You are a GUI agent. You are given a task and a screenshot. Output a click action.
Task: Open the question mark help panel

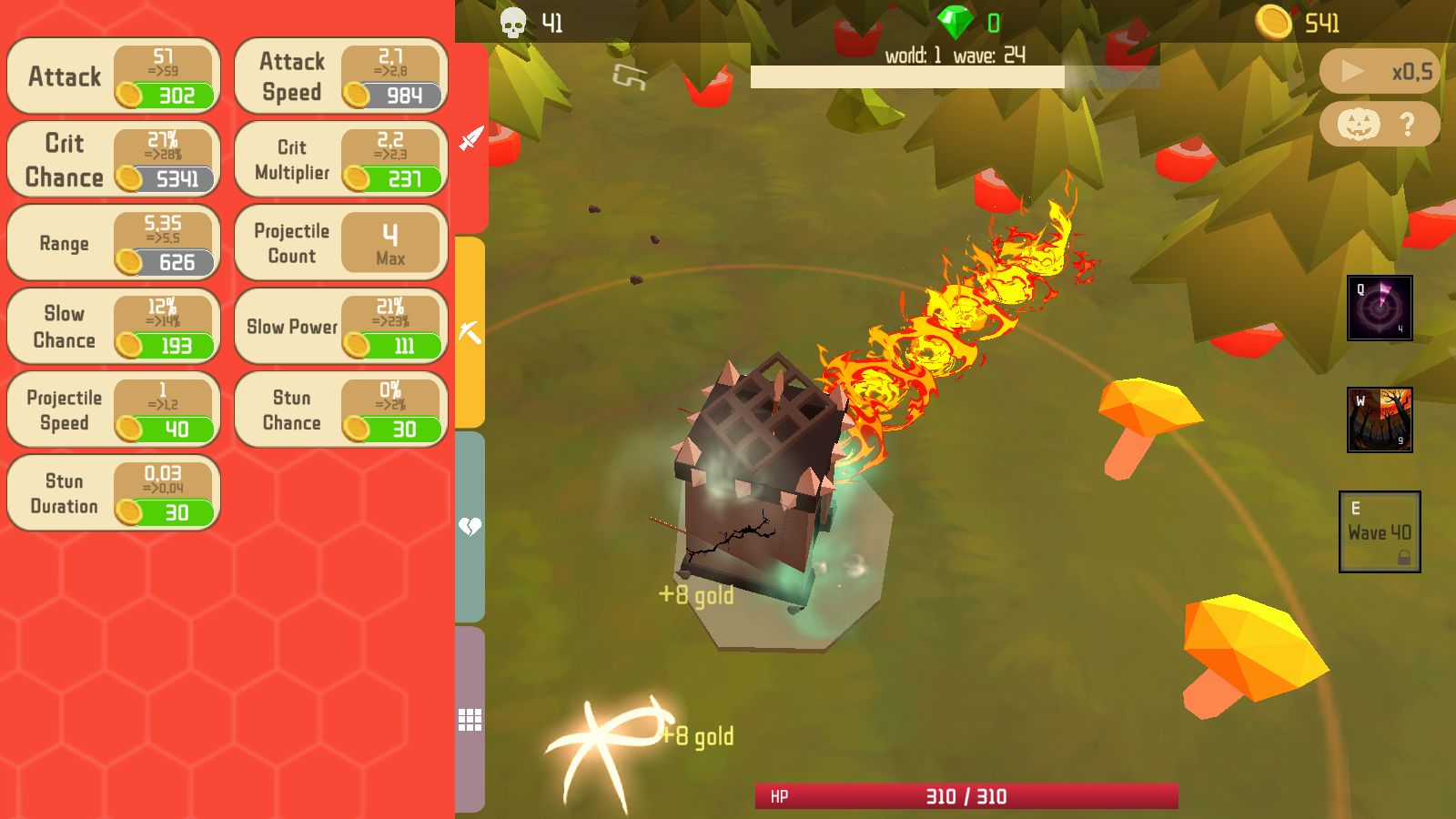pos(1406,126)
